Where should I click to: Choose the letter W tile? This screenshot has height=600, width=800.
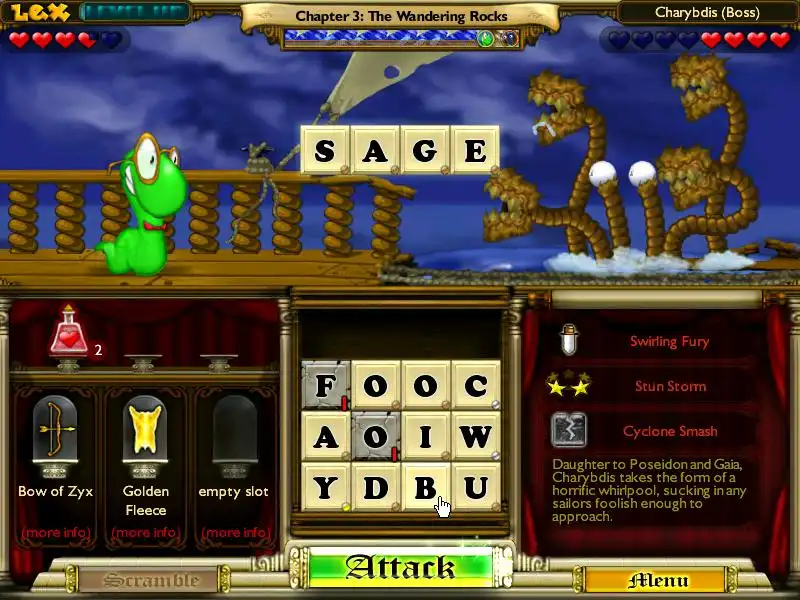click(x=475, y=436)
